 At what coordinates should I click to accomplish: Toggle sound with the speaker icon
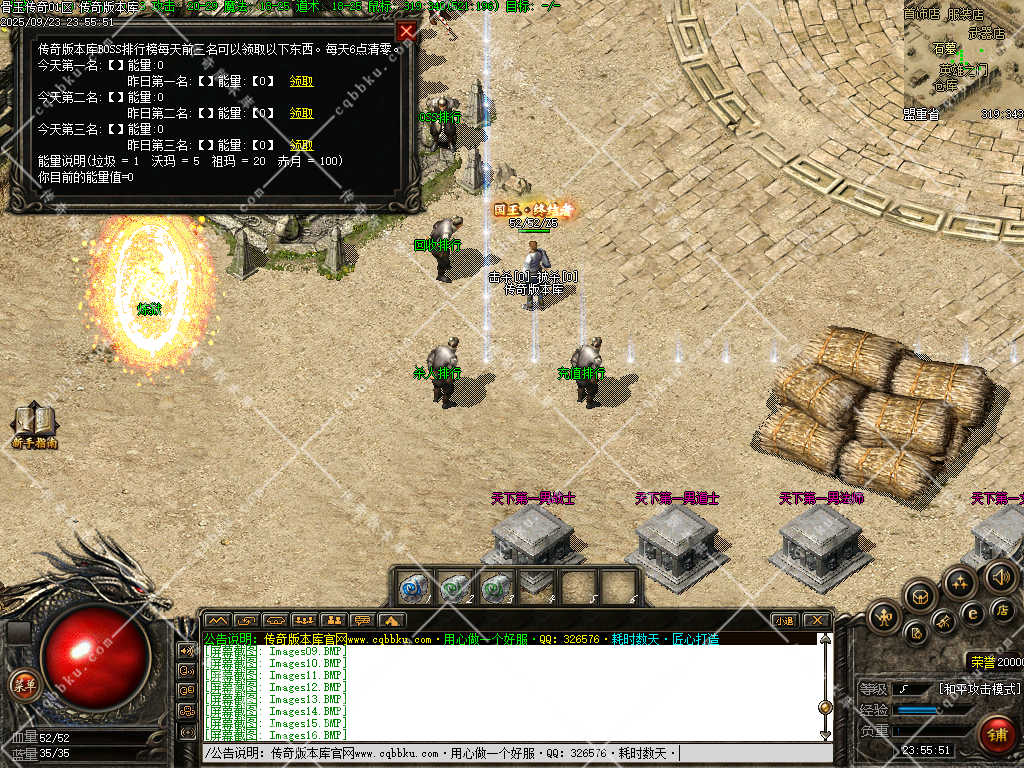click(1000, 575)
